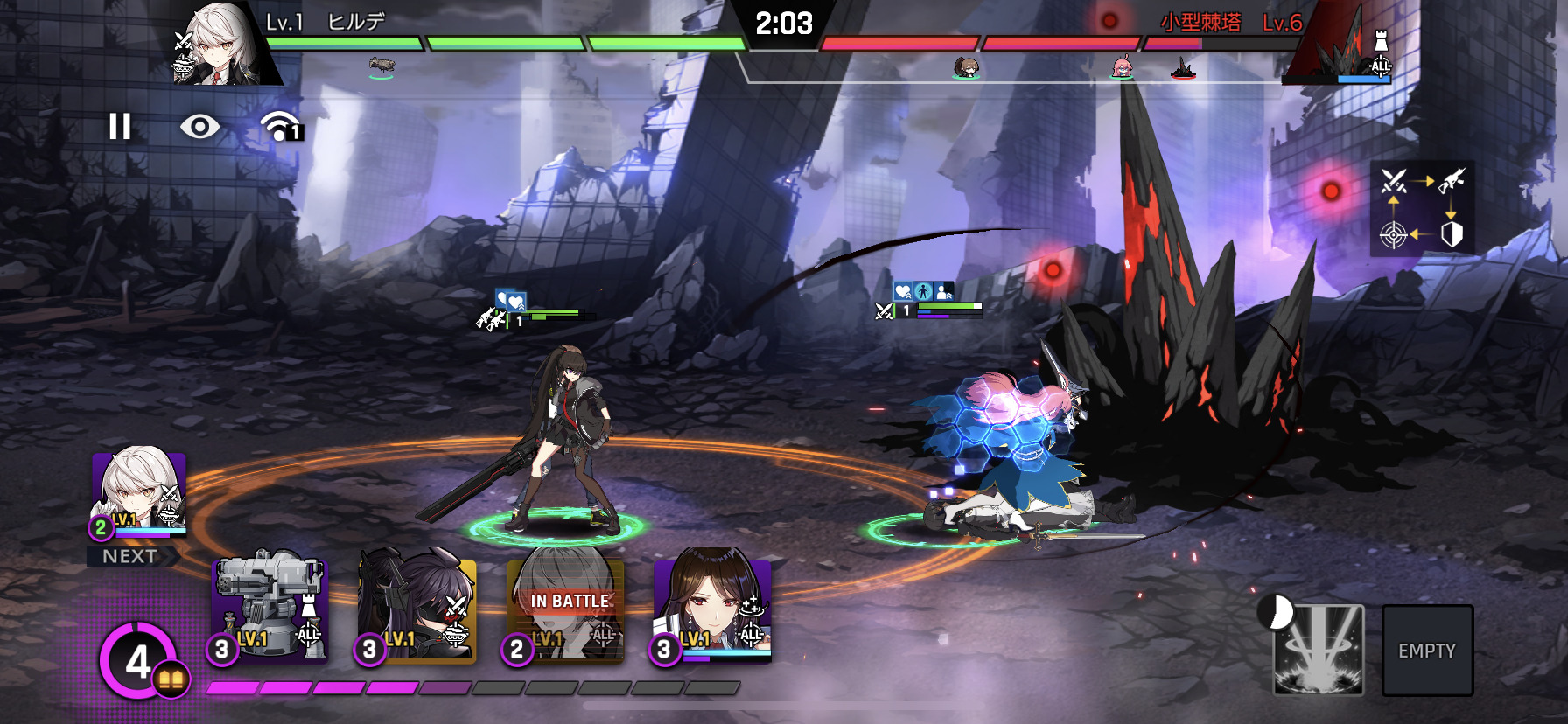Tap the deployment cost counter showing 4
The image size is (1568, 724).
click(138, 661)
